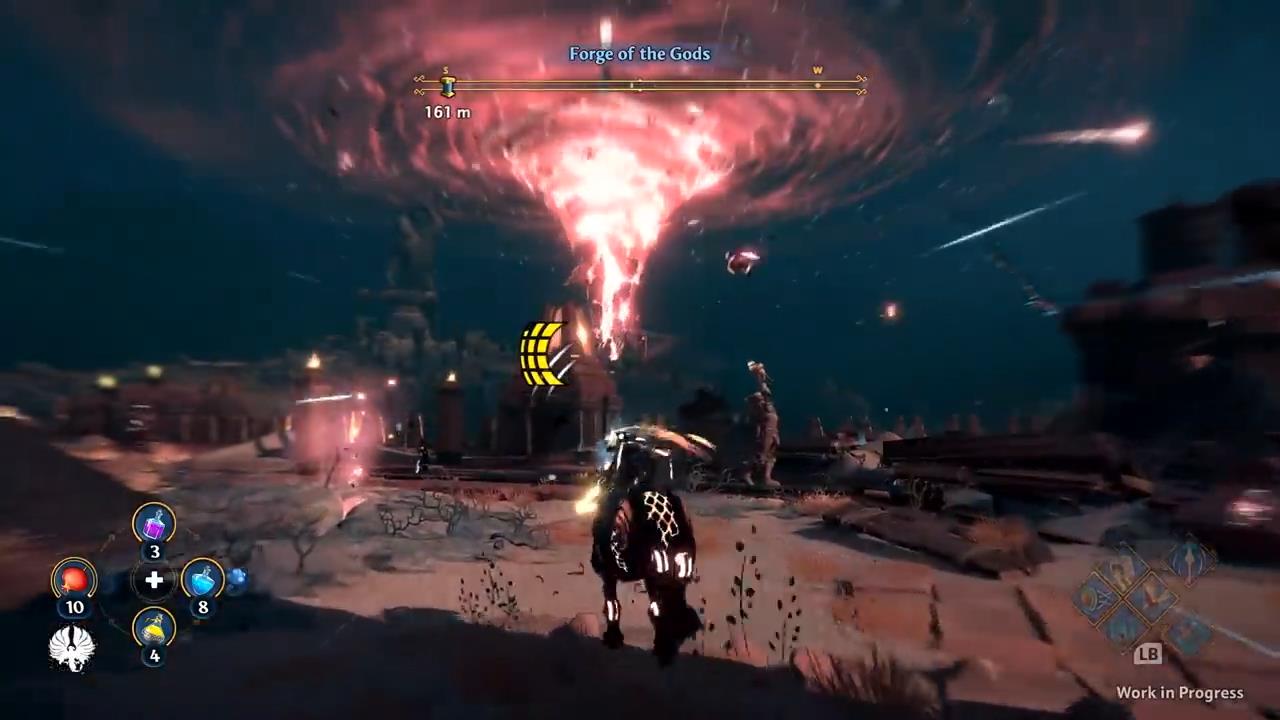Select the yellow potion with 4 charges
Screen dimensions: 1280x720
[154, 628]
